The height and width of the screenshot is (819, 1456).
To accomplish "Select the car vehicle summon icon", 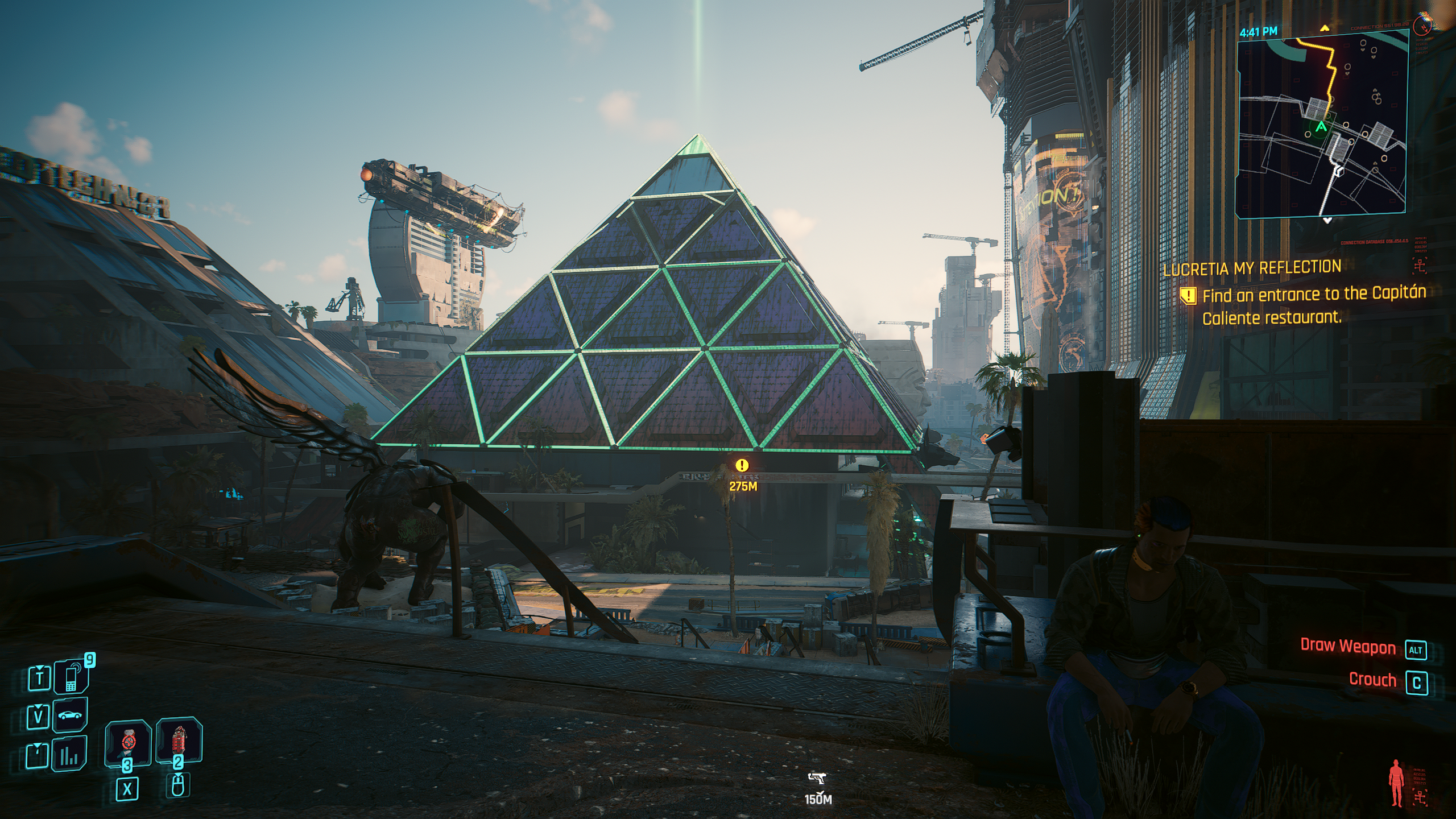I will (70, 715).
